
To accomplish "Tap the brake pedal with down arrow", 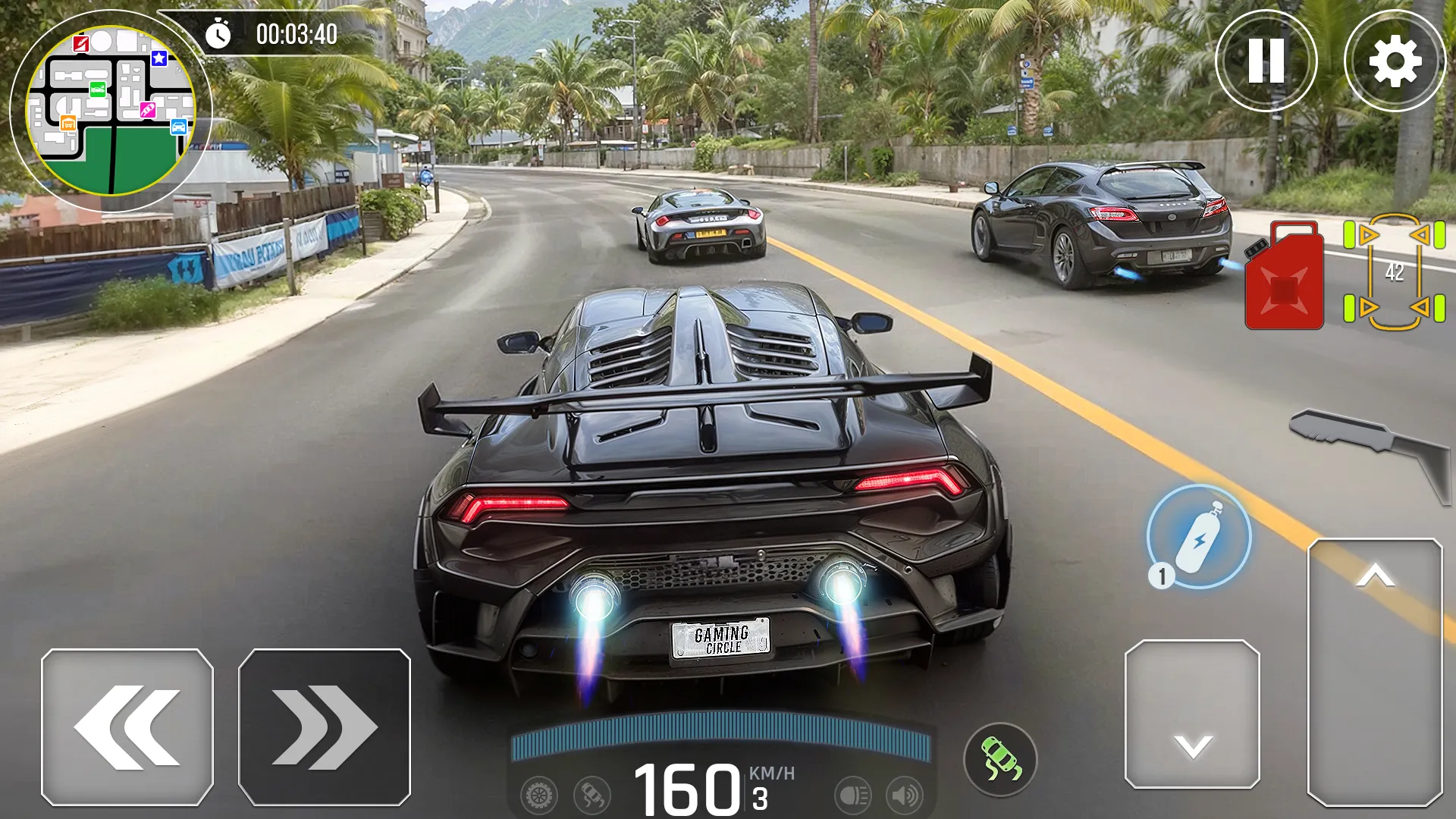I will [x=1192, y=714].
